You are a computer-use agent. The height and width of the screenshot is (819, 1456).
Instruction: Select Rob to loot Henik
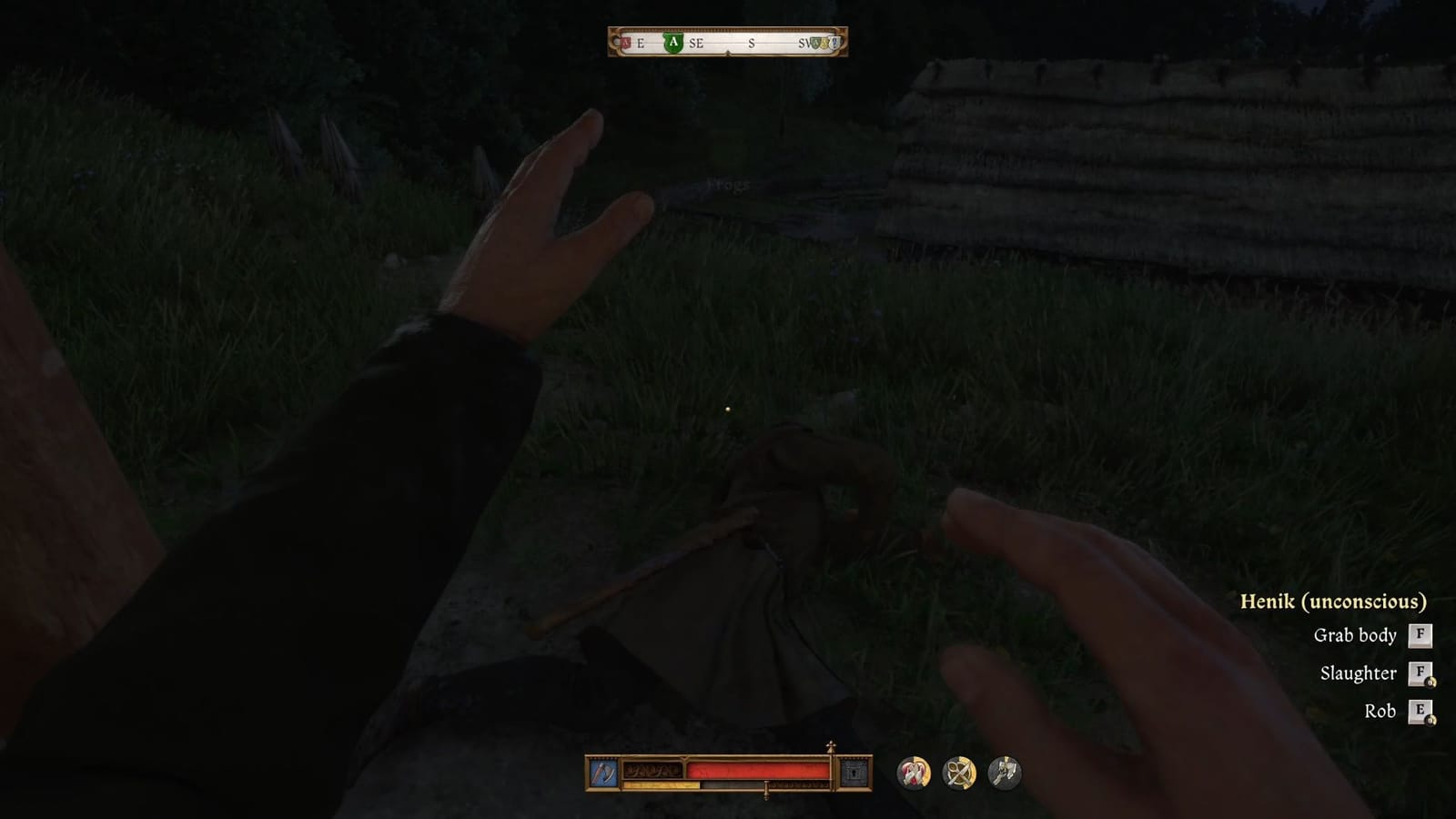[x=1380, y=712]
